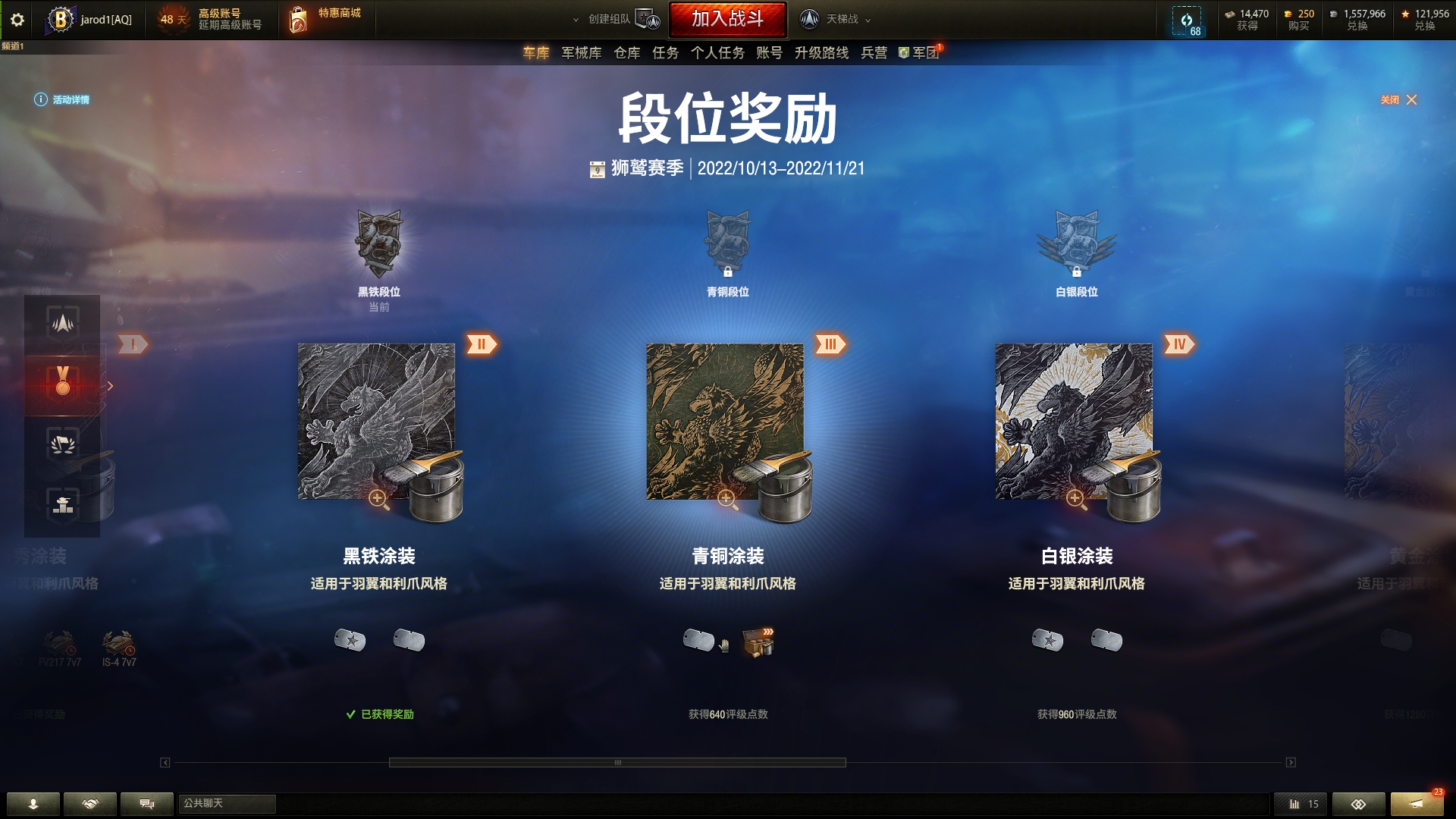Show the 活动详情 event details
Image resolution: width=1456 pixels, height=819 pixels.
point(62,100)
